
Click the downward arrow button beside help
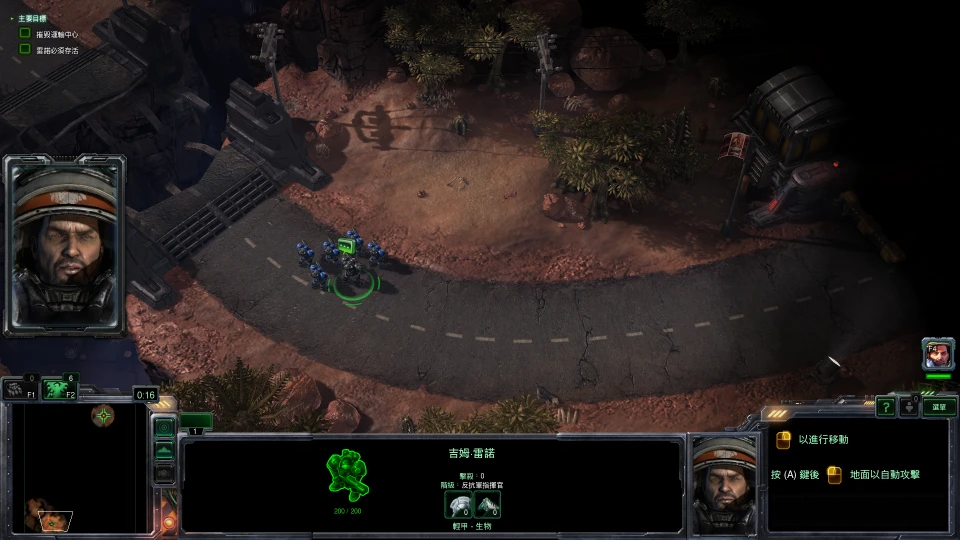coord(909,406)
